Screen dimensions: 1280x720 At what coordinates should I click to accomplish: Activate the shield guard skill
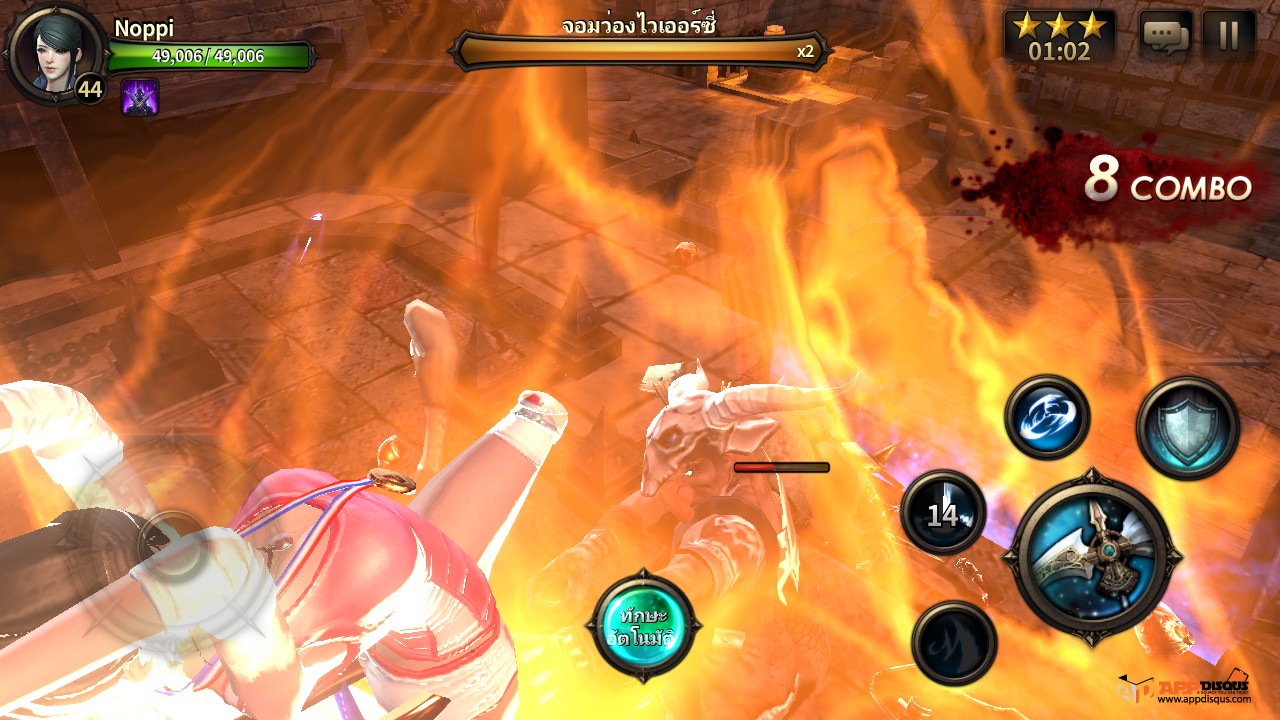pyautogui.click(x=1187, y=428)
